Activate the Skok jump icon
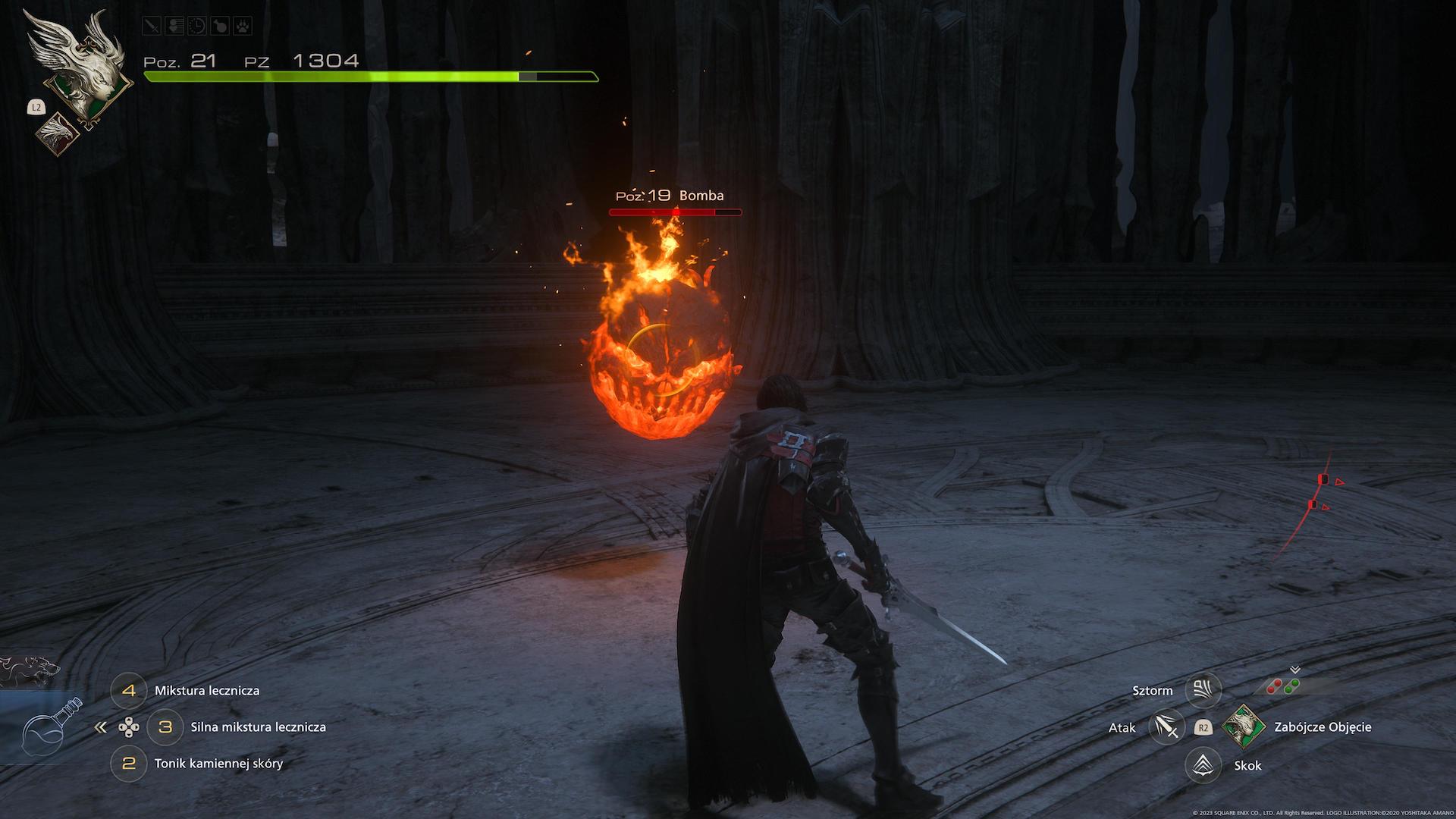 click(1203, 765)
